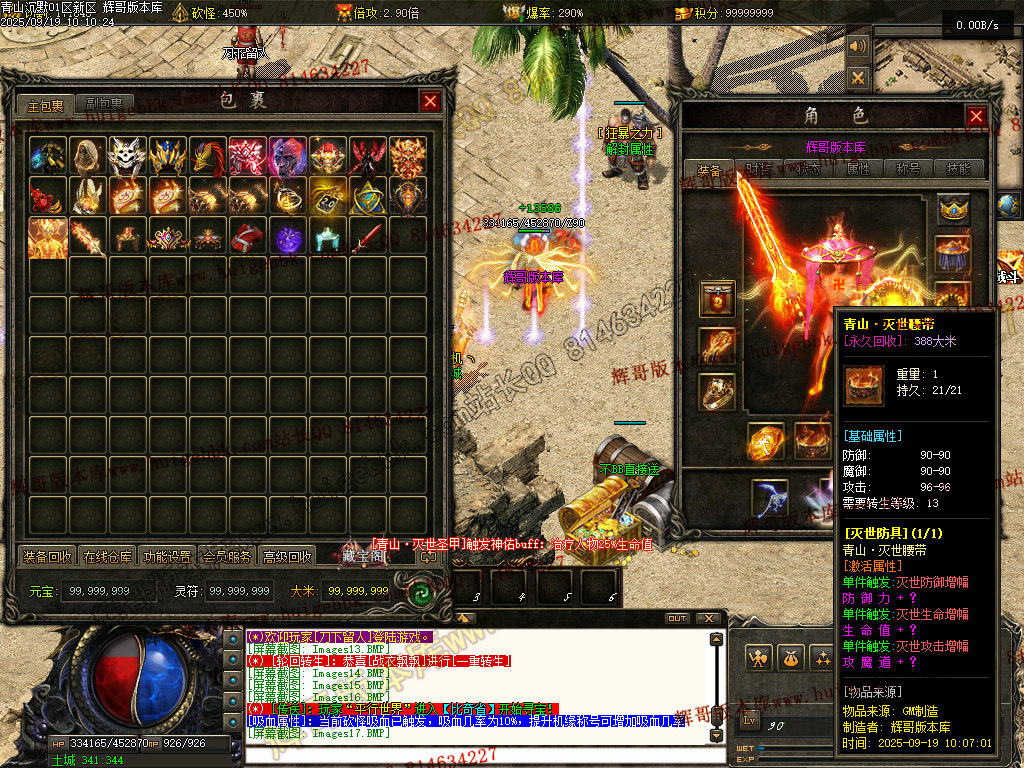Image resolution: width=1024 pixels, height=768 pixels.
Task: Select the white fox skull mask item
Action: click(x=128, y=156)
